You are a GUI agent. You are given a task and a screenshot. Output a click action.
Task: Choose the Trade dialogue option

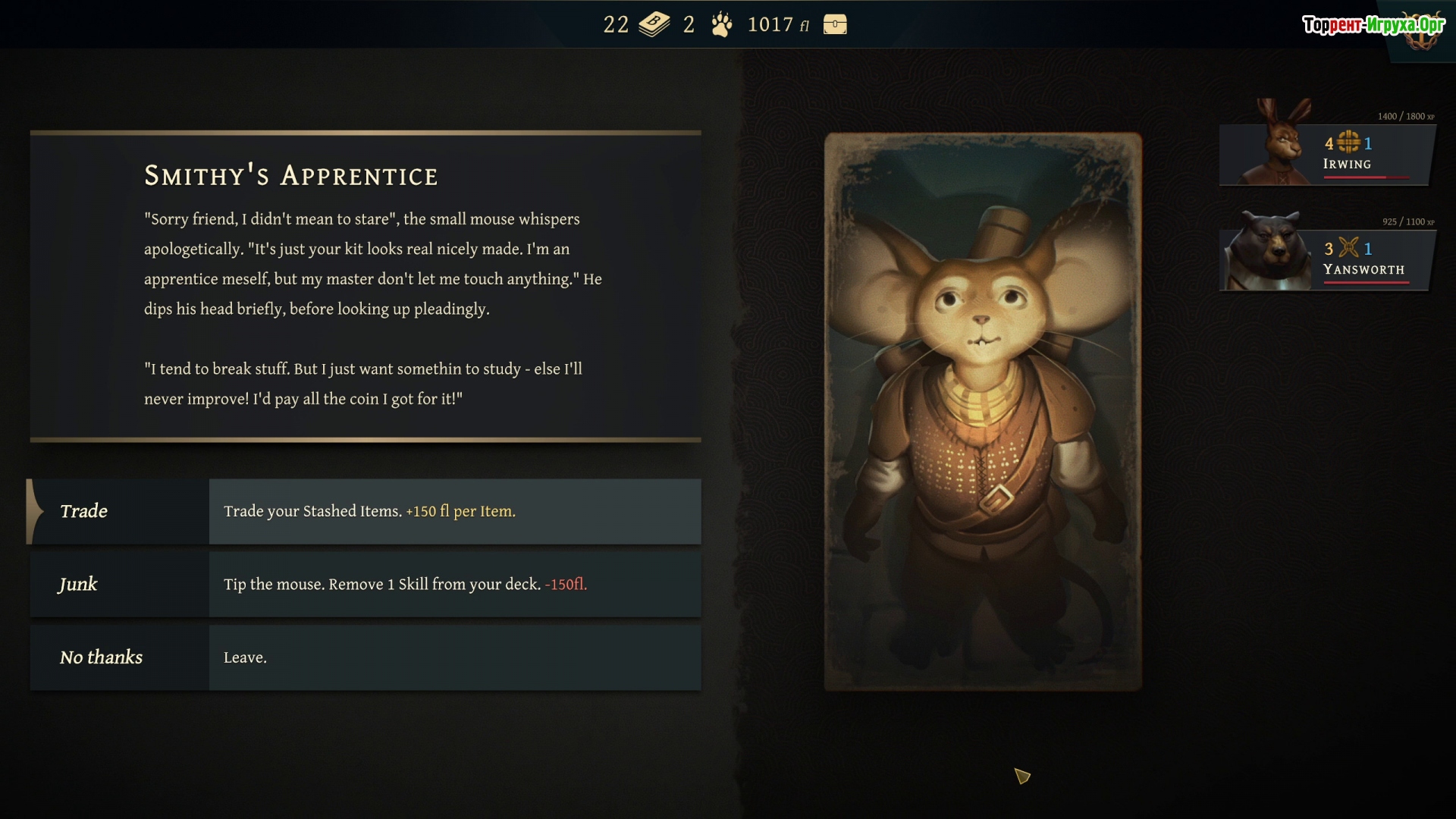tap(364, 511)
